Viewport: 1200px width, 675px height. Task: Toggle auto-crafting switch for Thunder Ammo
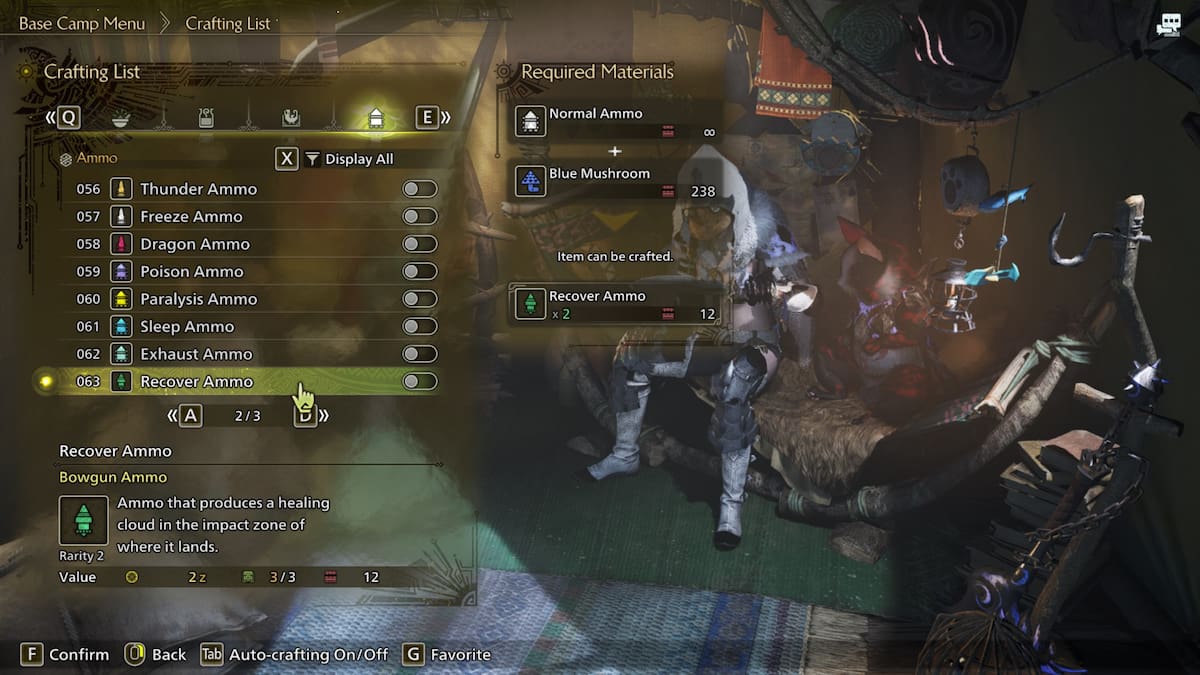(x=420, y=189)
